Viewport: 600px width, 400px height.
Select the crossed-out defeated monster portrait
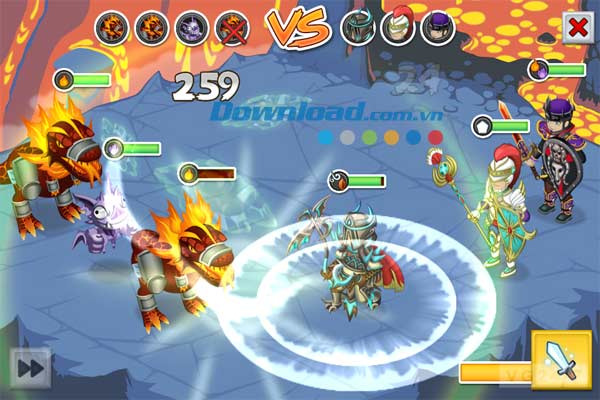[x=231, y=28]
